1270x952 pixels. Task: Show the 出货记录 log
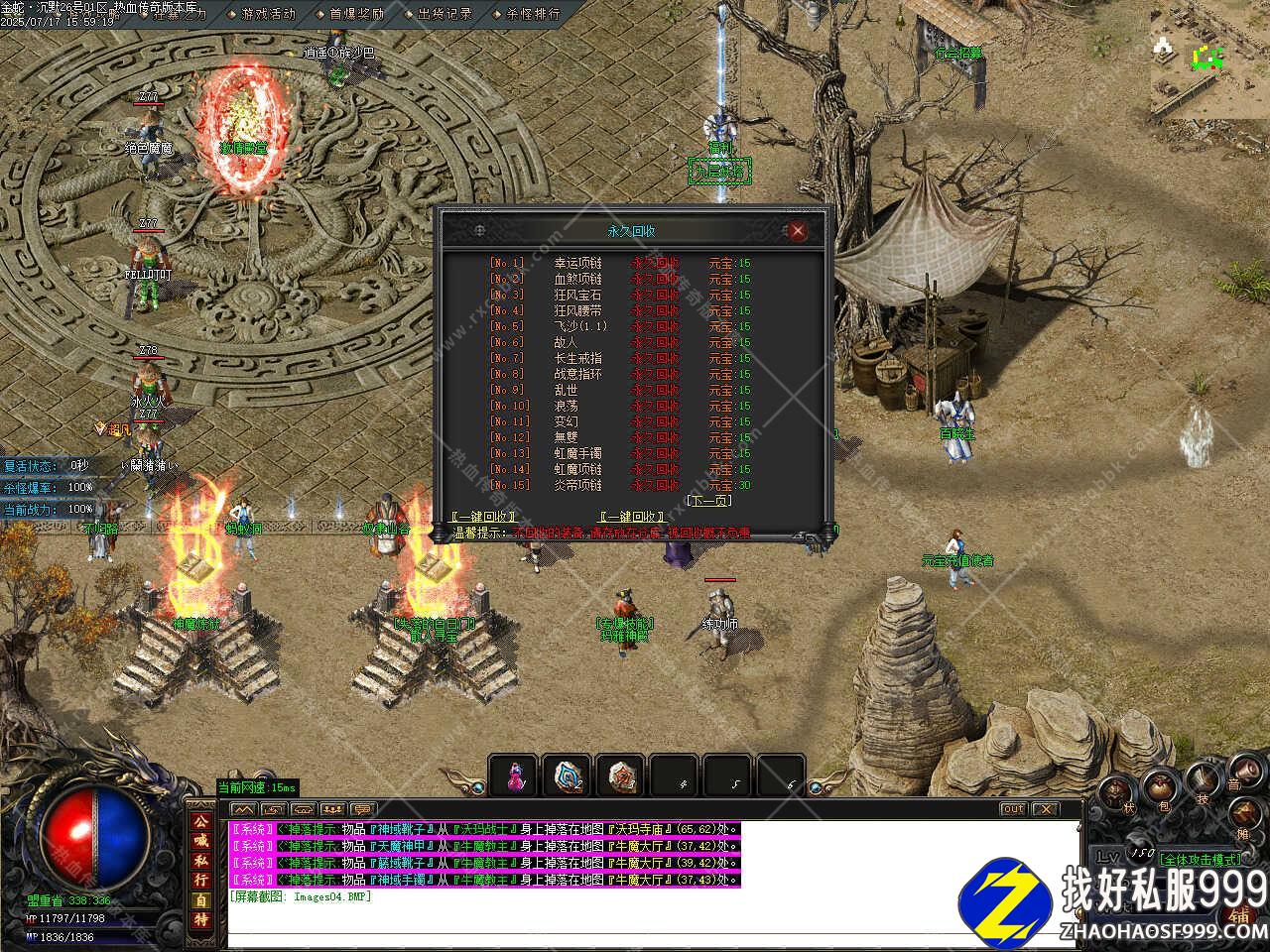click(444, 14)
